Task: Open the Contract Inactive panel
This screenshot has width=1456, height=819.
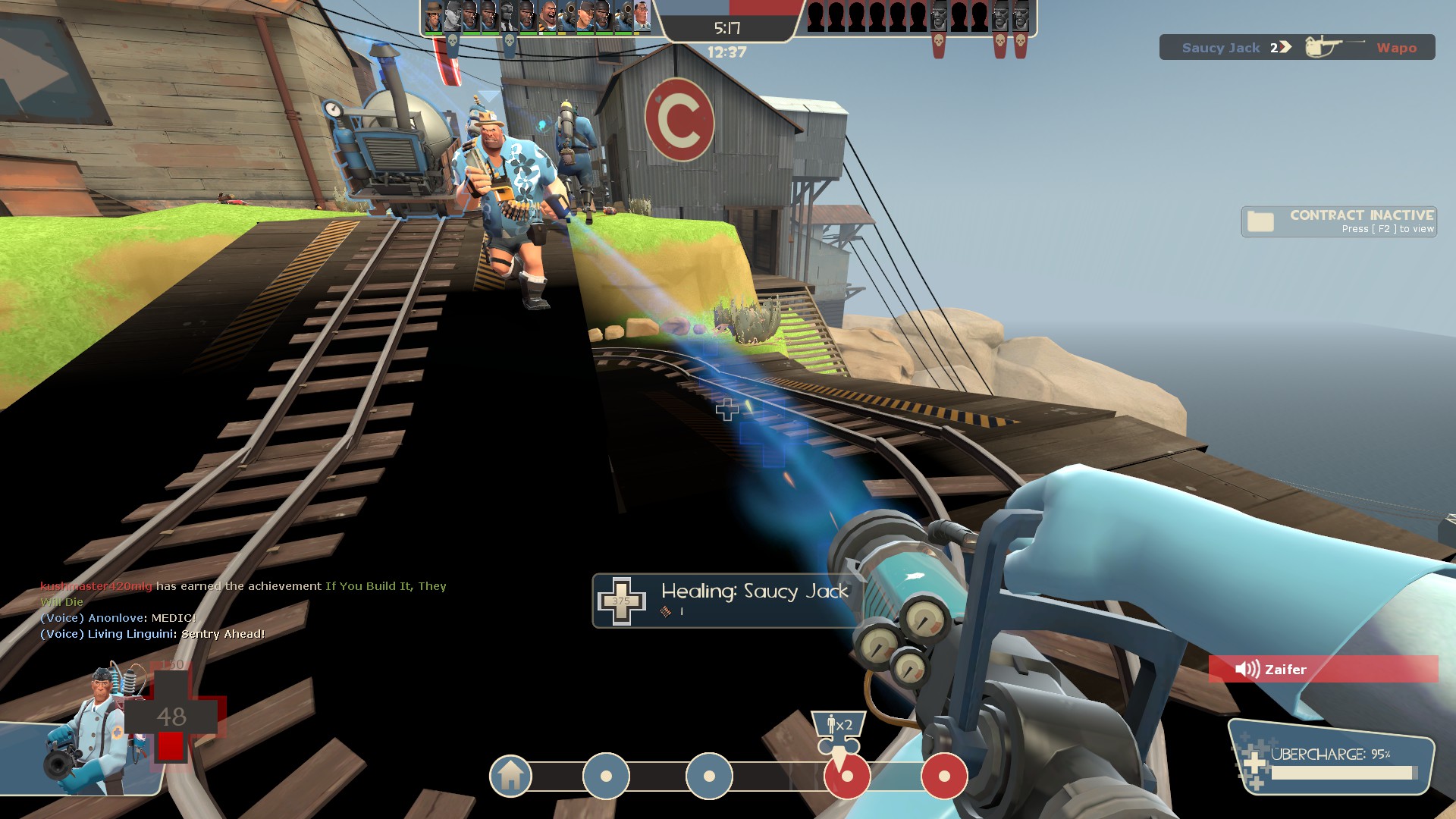Action: tap(1339, 221)
